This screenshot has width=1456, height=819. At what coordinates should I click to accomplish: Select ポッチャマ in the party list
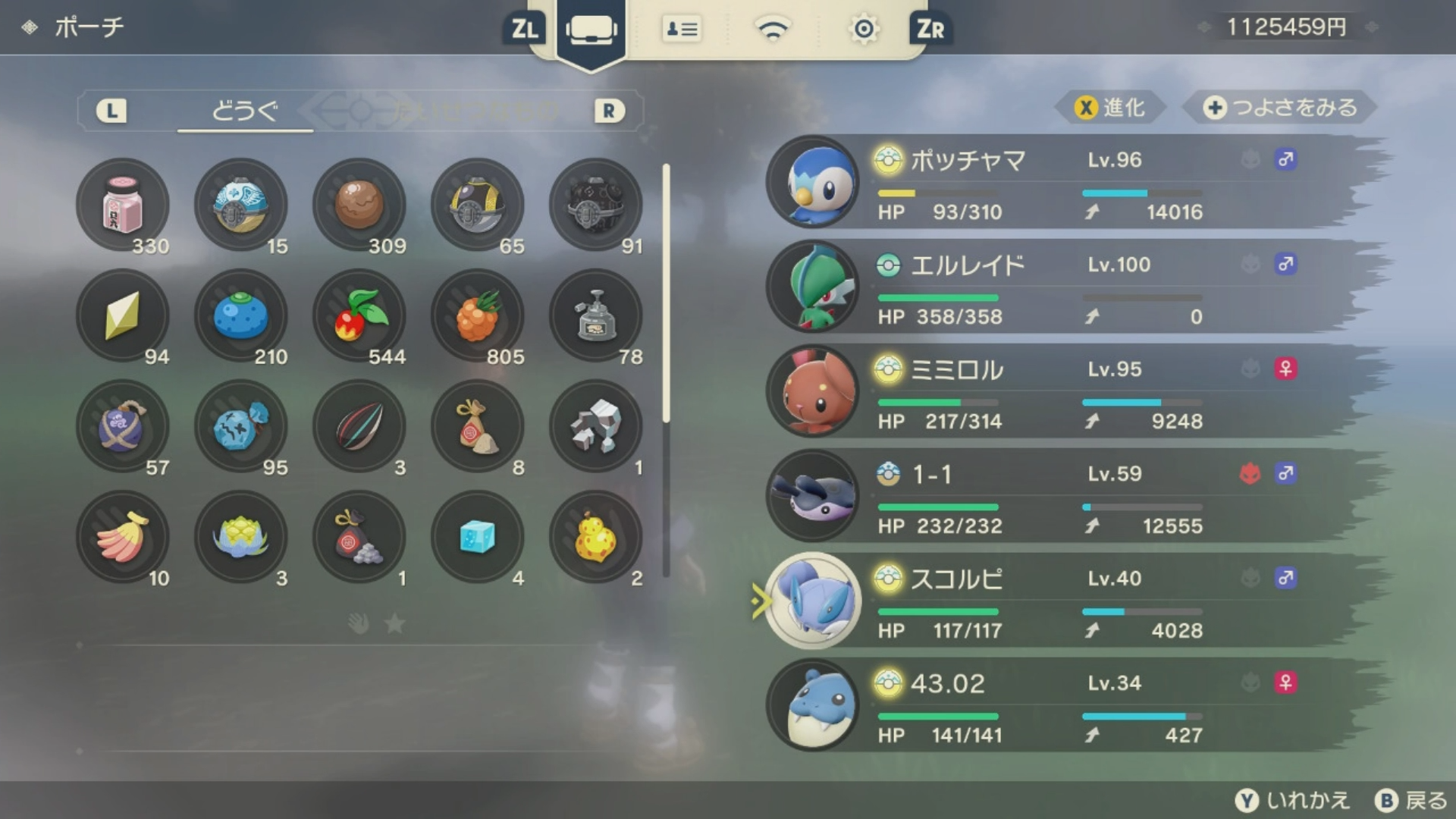pos(1062,183)
